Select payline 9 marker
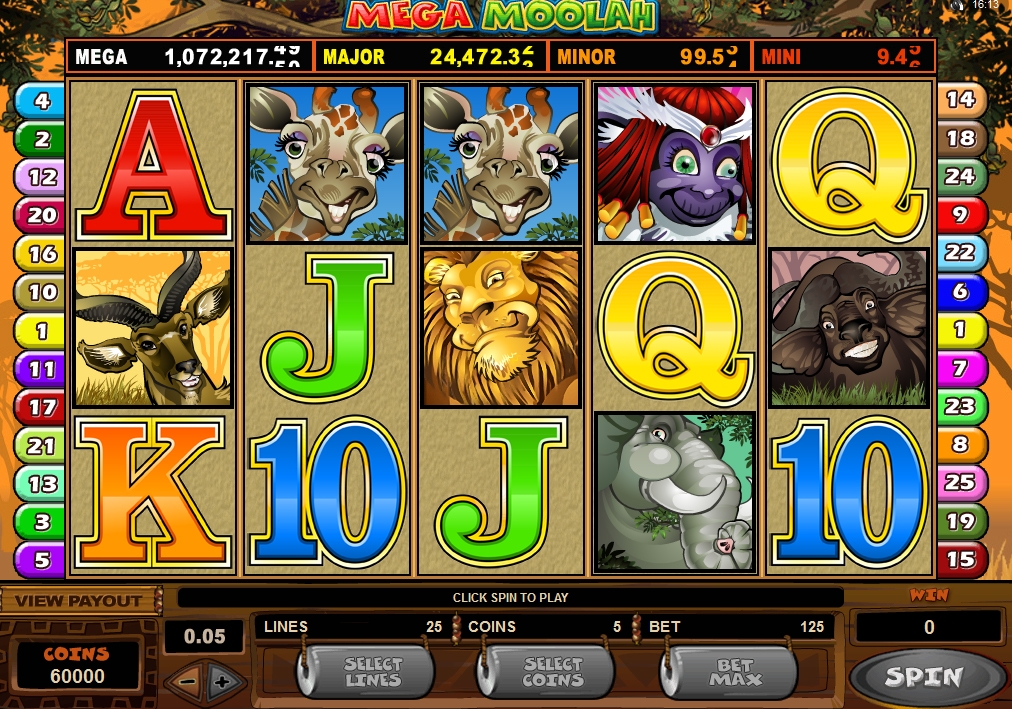The width and height of the screenshot is (1012, 709). 960,214
